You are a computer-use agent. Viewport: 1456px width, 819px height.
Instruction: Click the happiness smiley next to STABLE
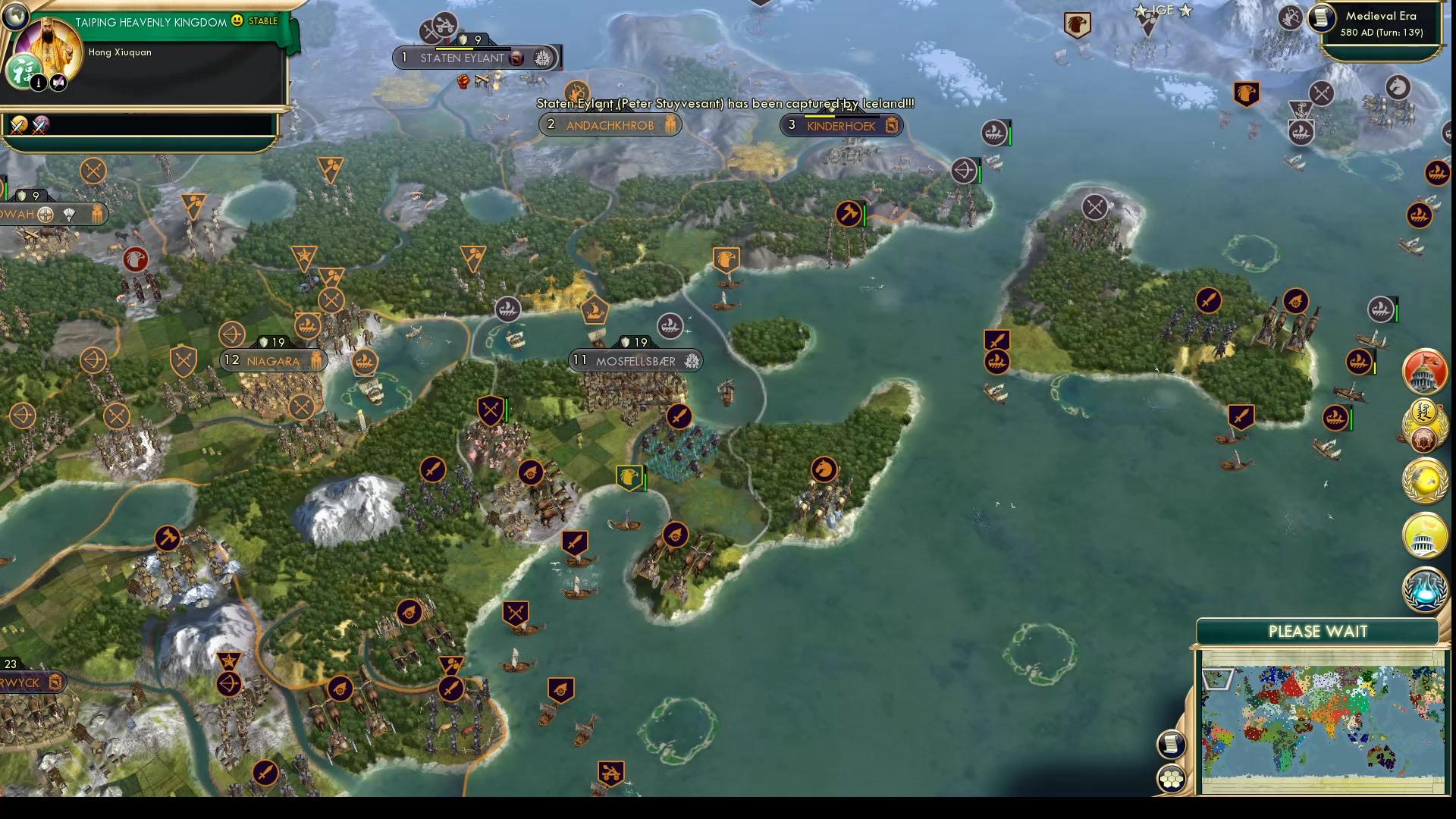click(237, 20)
